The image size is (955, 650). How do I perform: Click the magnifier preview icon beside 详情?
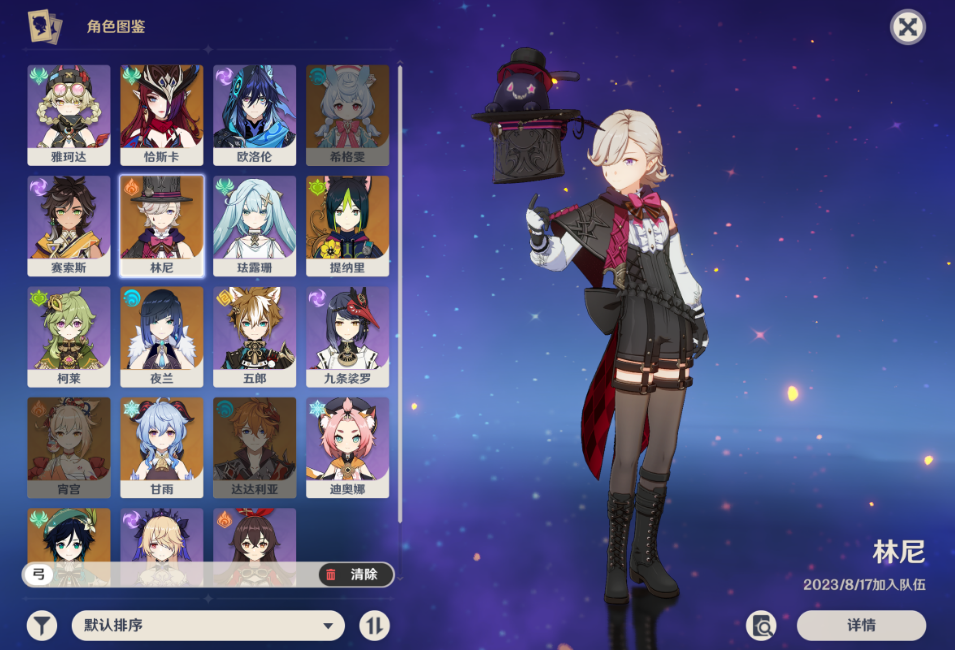coord(762,626)
